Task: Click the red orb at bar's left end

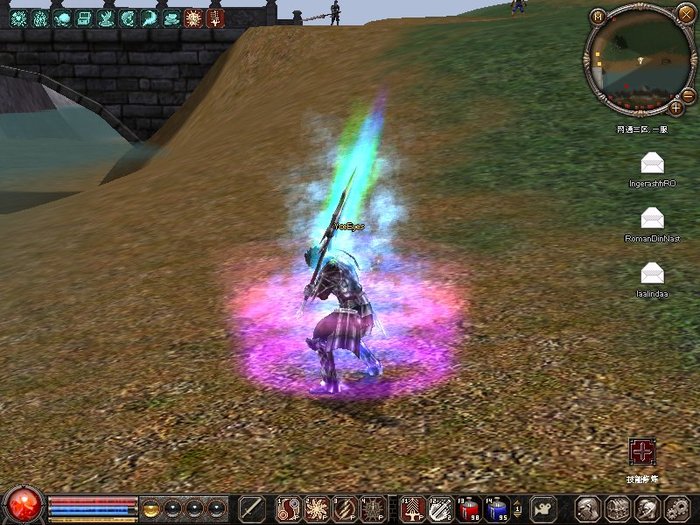Action: click(21, 505)
